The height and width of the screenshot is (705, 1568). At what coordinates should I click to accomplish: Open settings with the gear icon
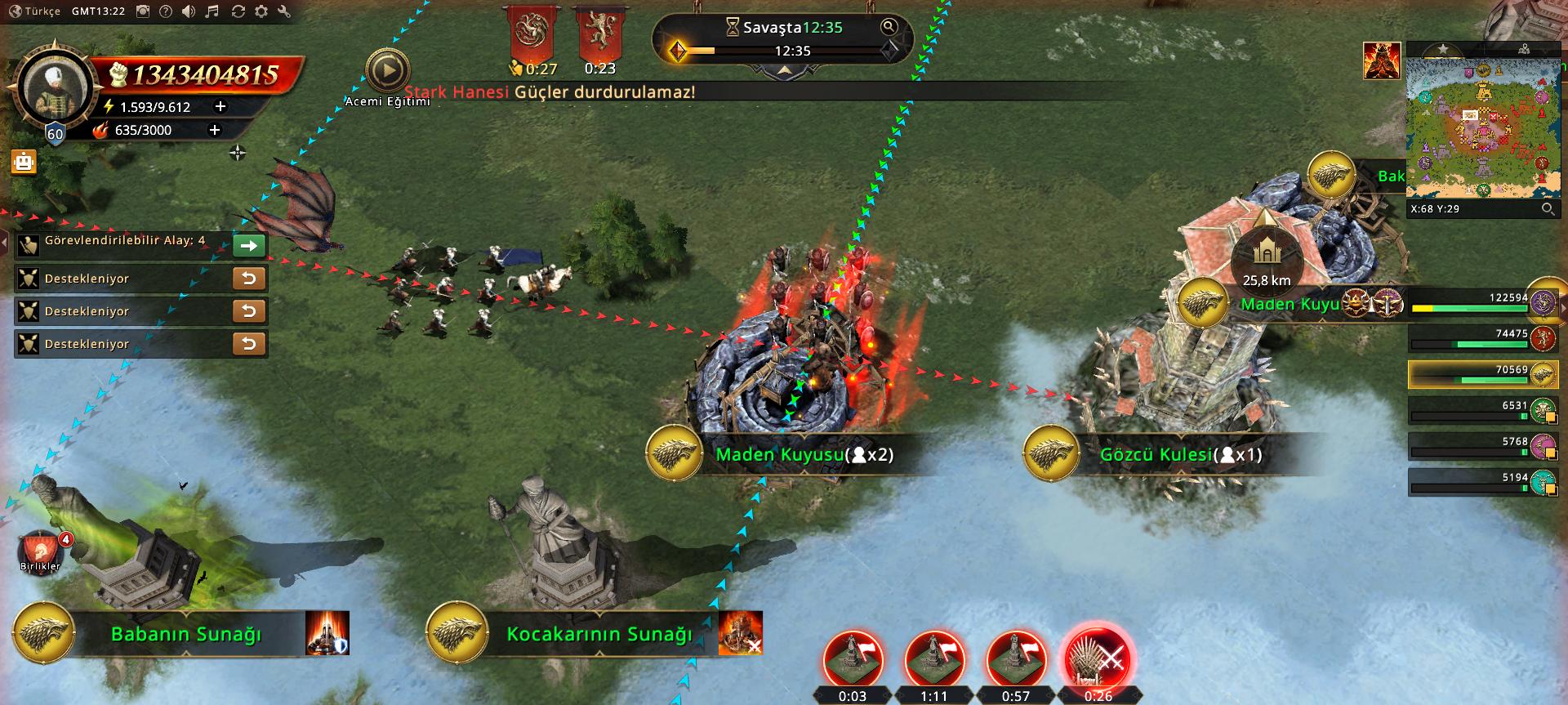(x=261, y=11)
